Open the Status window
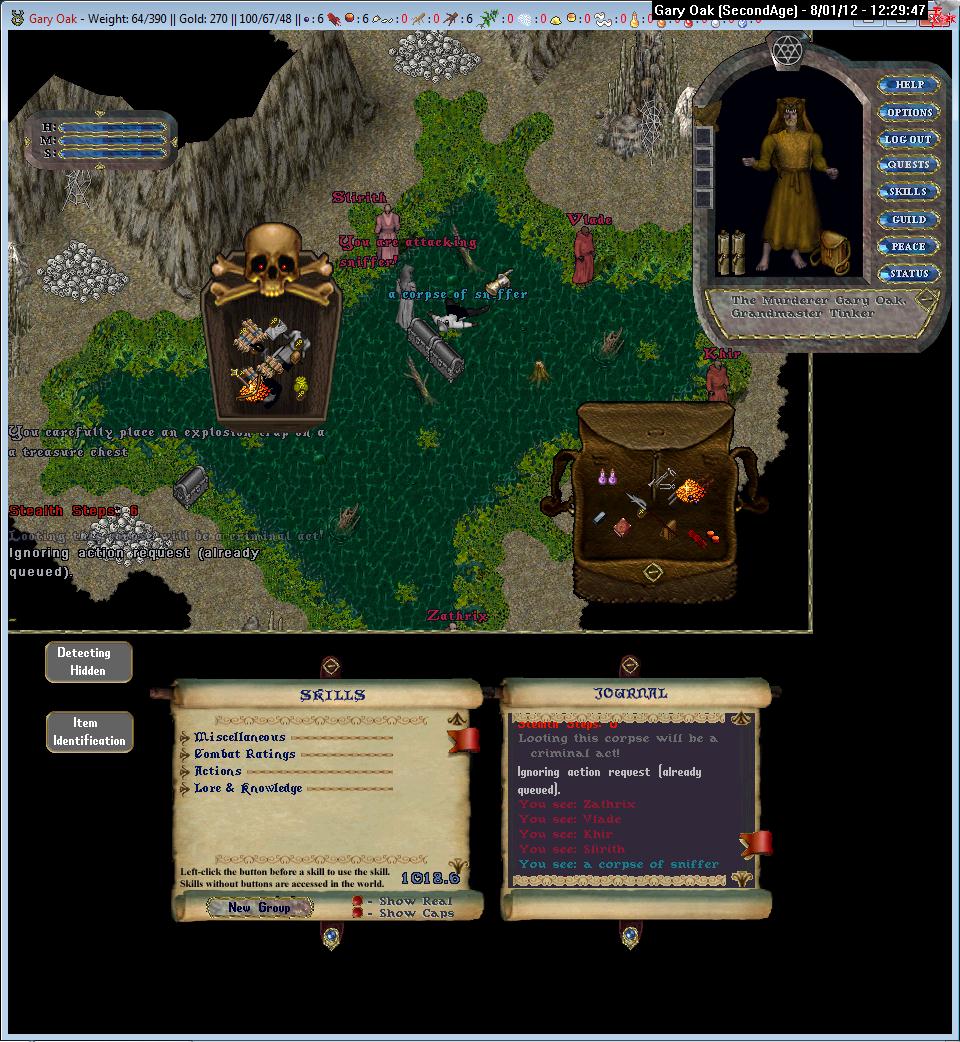The image size is (960, 1042). coord(908,273)
